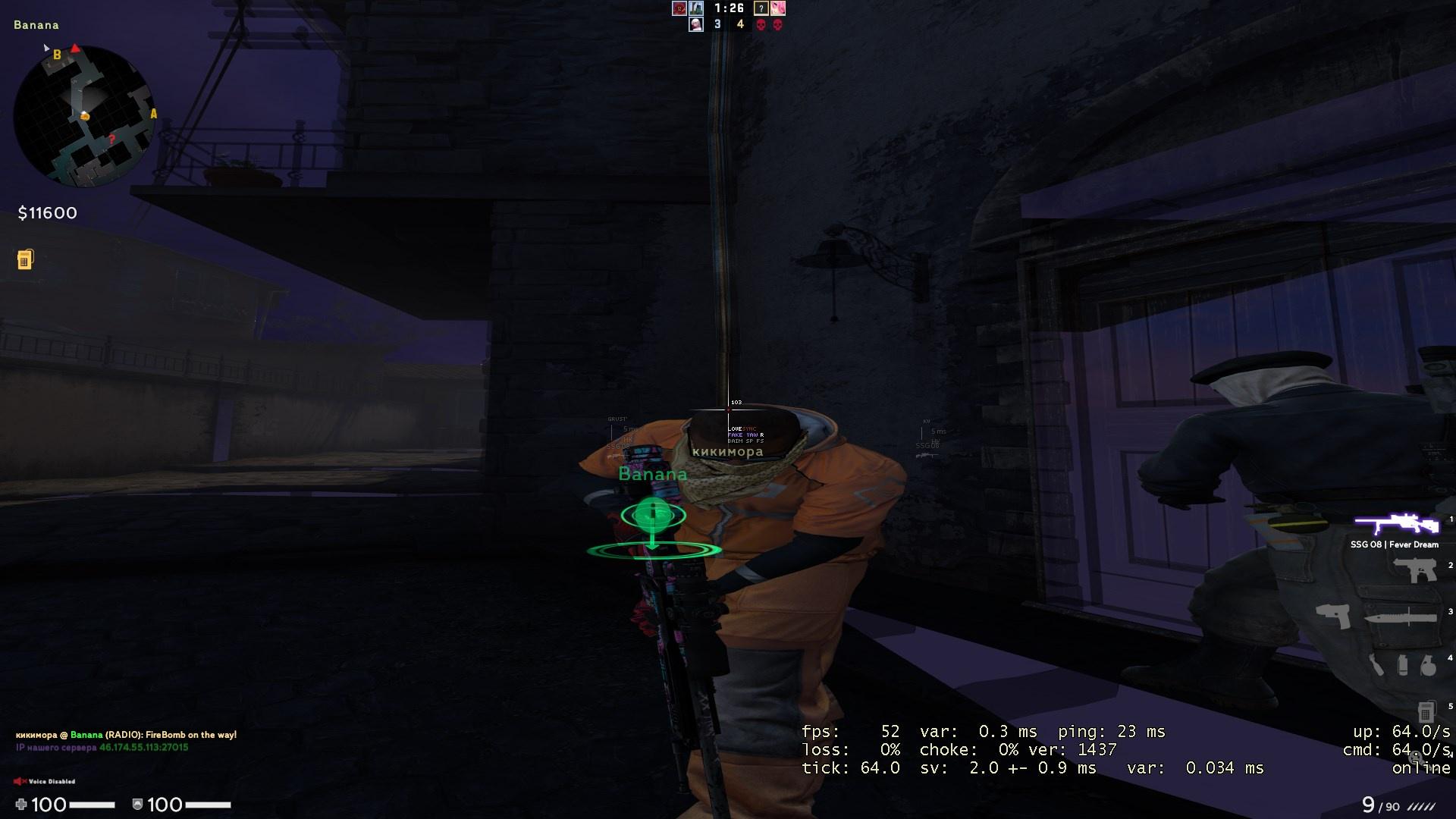The width and height of the screenshot is (1456, 819).
Task: Click the pistol icon in weapon slot 2
Action: point(1414,570)
